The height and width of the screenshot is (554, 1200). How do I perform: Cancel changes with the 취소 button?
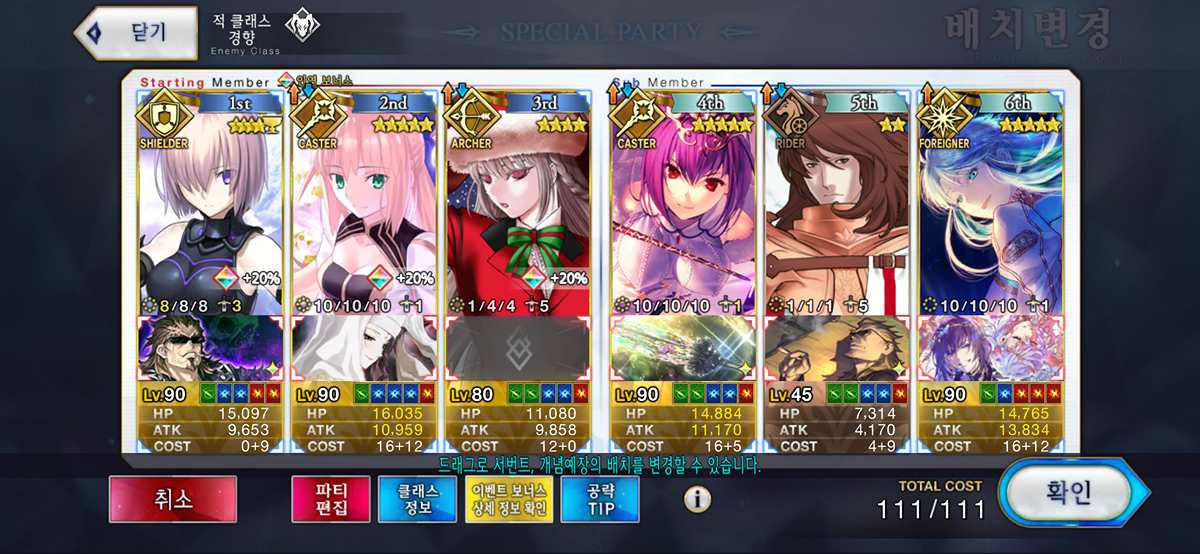[x=173, y=498]
